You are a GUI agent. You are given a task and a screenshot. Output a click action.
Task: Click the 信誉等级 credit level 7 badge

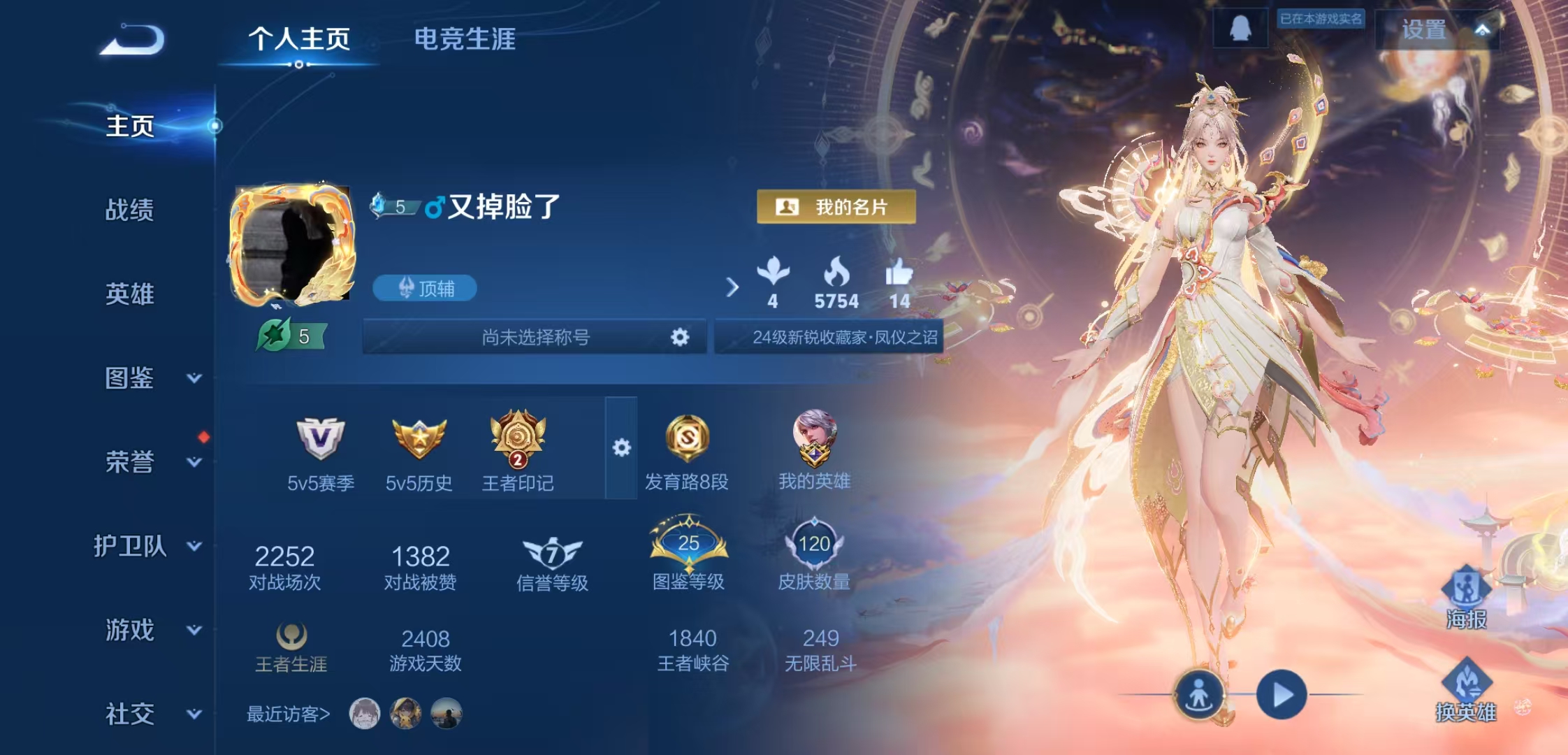[551, 552]
